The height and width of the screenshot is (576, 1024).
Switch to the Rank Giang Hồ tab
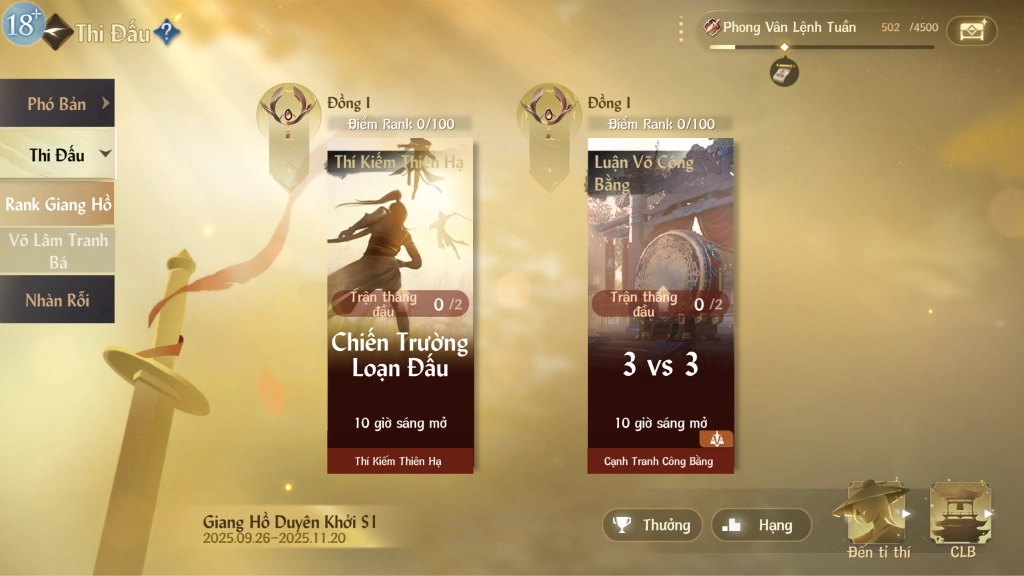[57, 204]
